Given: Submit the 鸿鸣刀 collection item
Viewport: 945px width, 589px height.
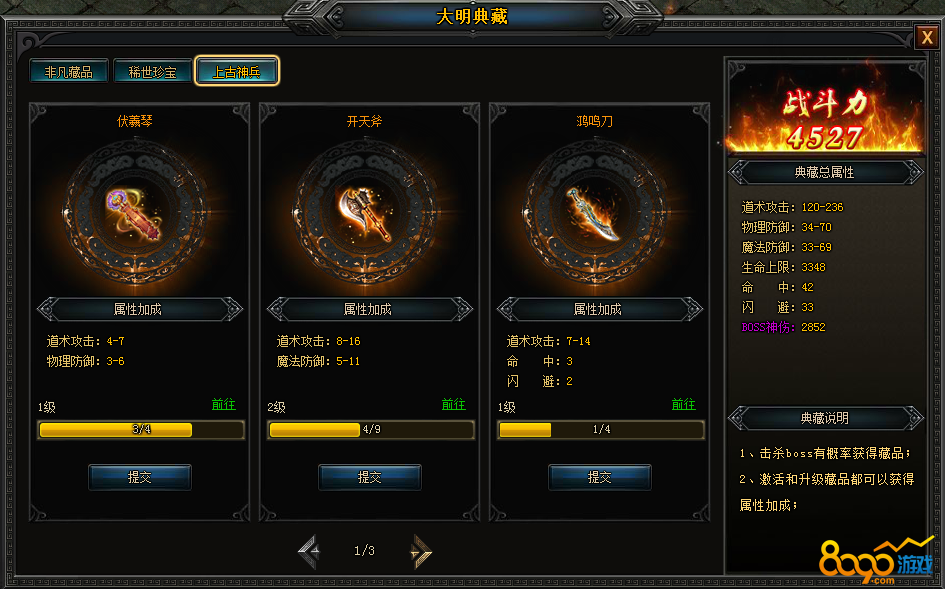Looking at the screenshot, I should point(599,477).
